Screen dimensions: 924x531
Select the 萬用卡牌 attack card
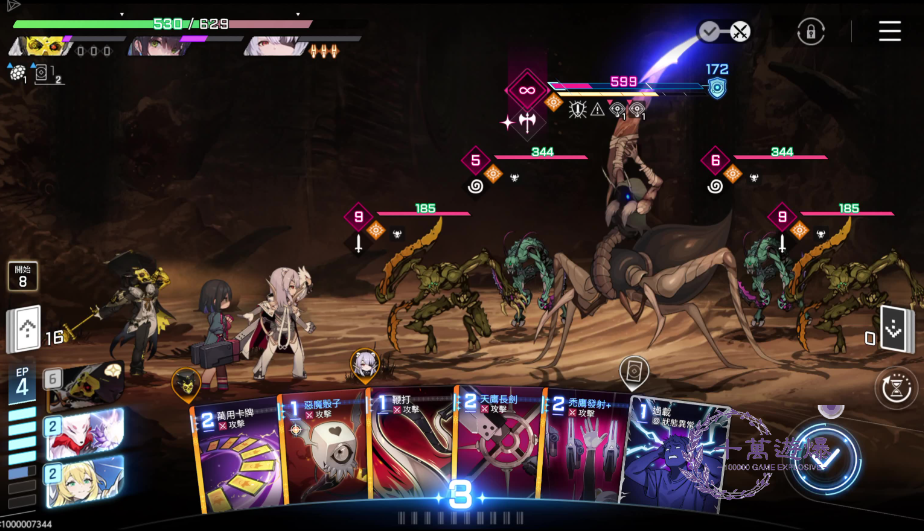[x=236, y=455]
